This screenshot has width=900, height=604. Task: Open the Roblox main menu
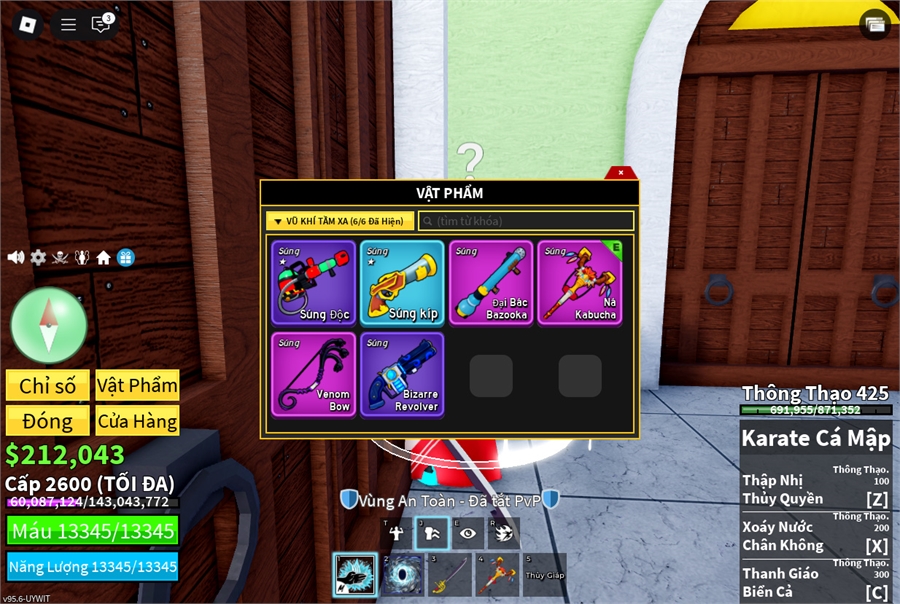pos(25,25)
